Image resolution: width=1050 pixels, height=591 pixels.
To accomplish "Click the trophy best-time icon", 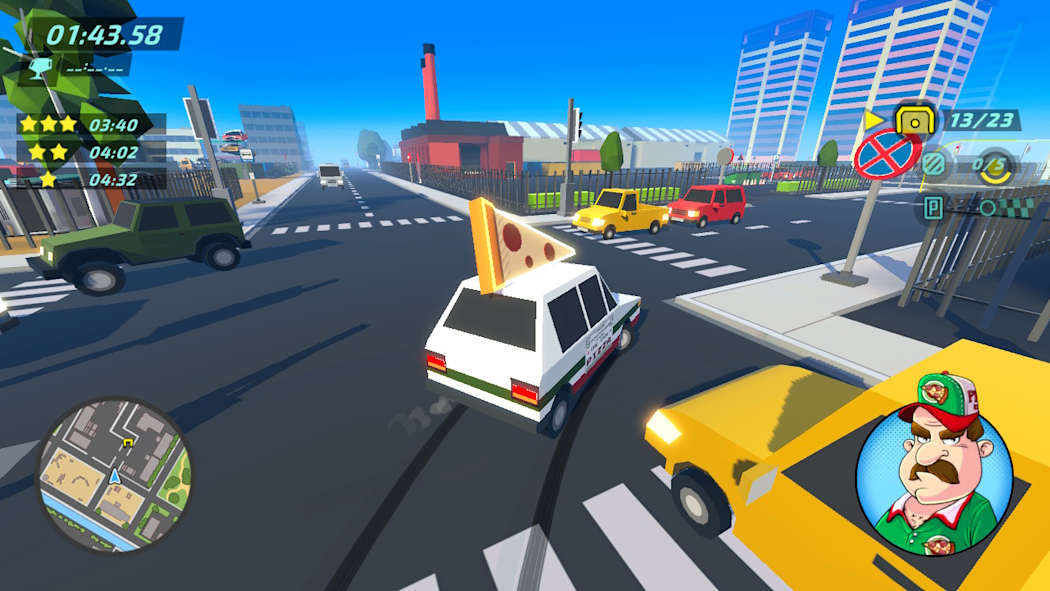I will (41, 67).
